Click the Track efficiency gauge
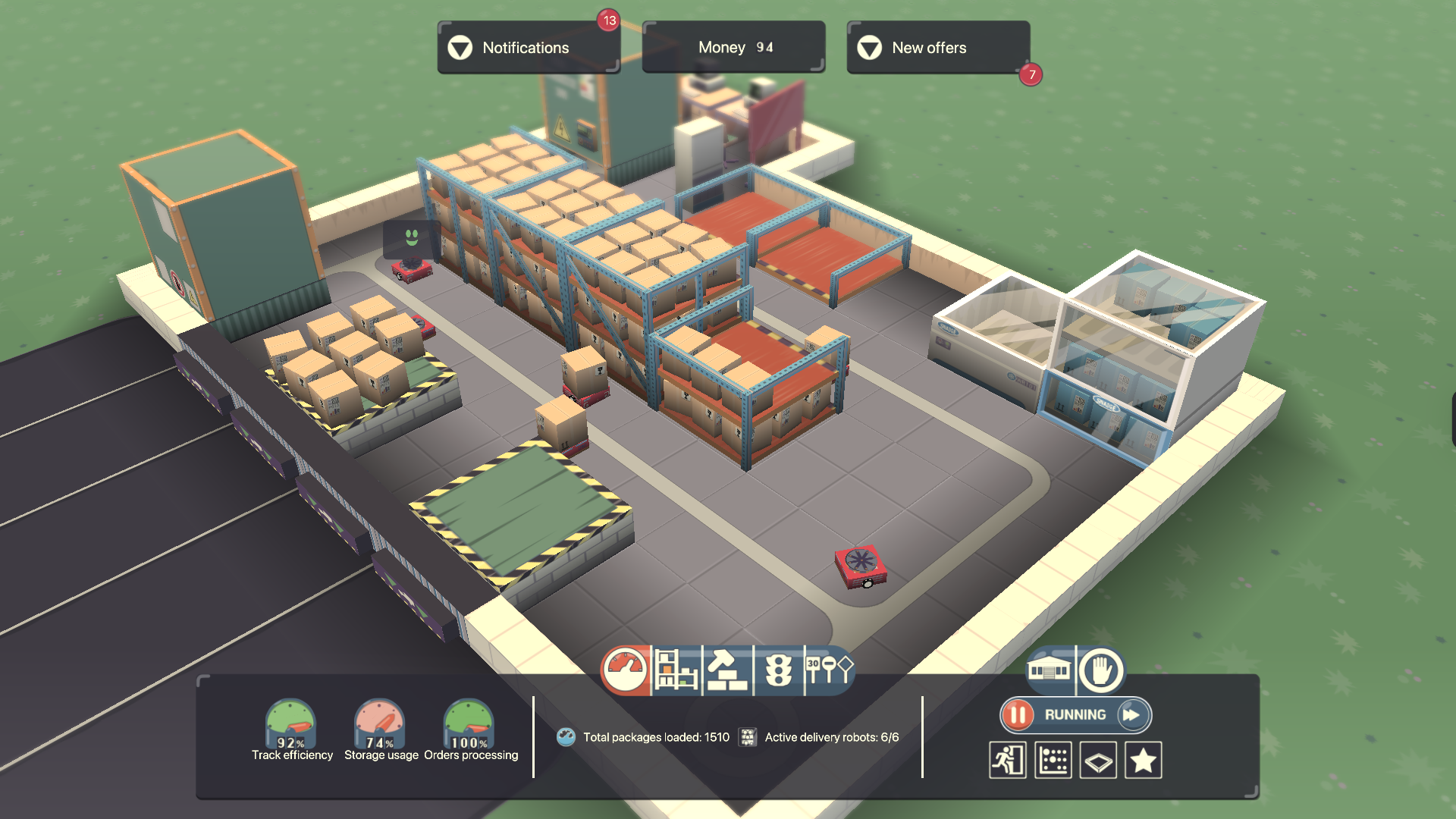The width and height of the screenshot is (1456, 819). (x=291, y=724)
